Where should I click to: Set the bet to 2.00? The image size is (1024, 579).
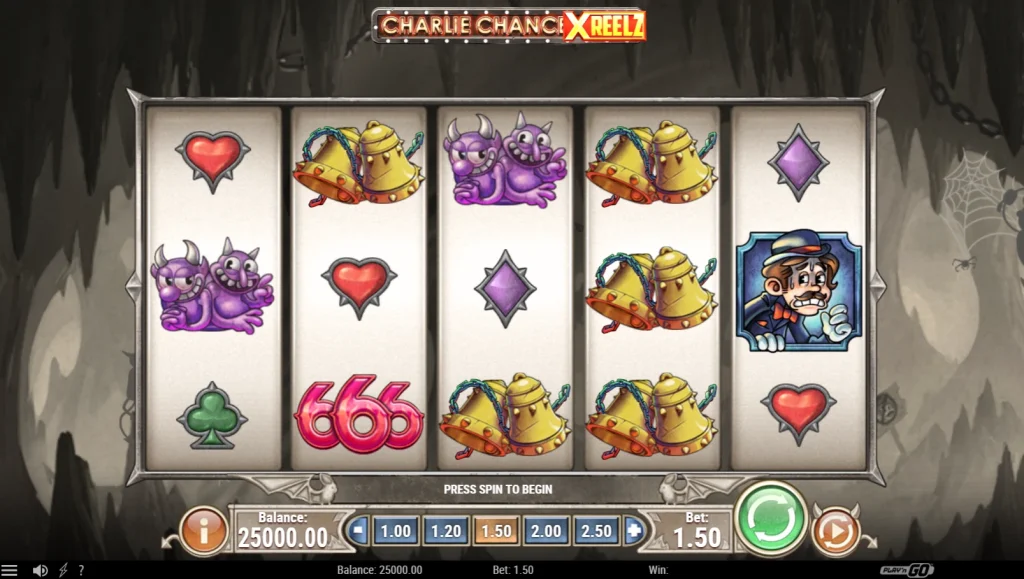point(546,531)
